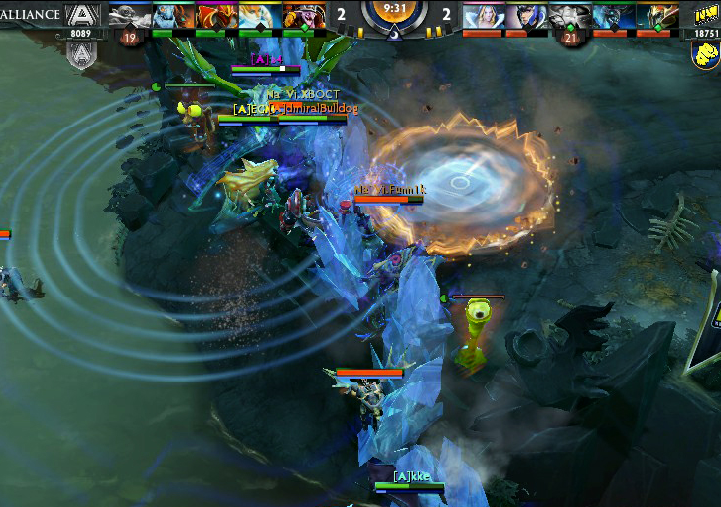Select the blue horned hero portrait on Alliance
The image size is (721, 507).
pos(172,15)
